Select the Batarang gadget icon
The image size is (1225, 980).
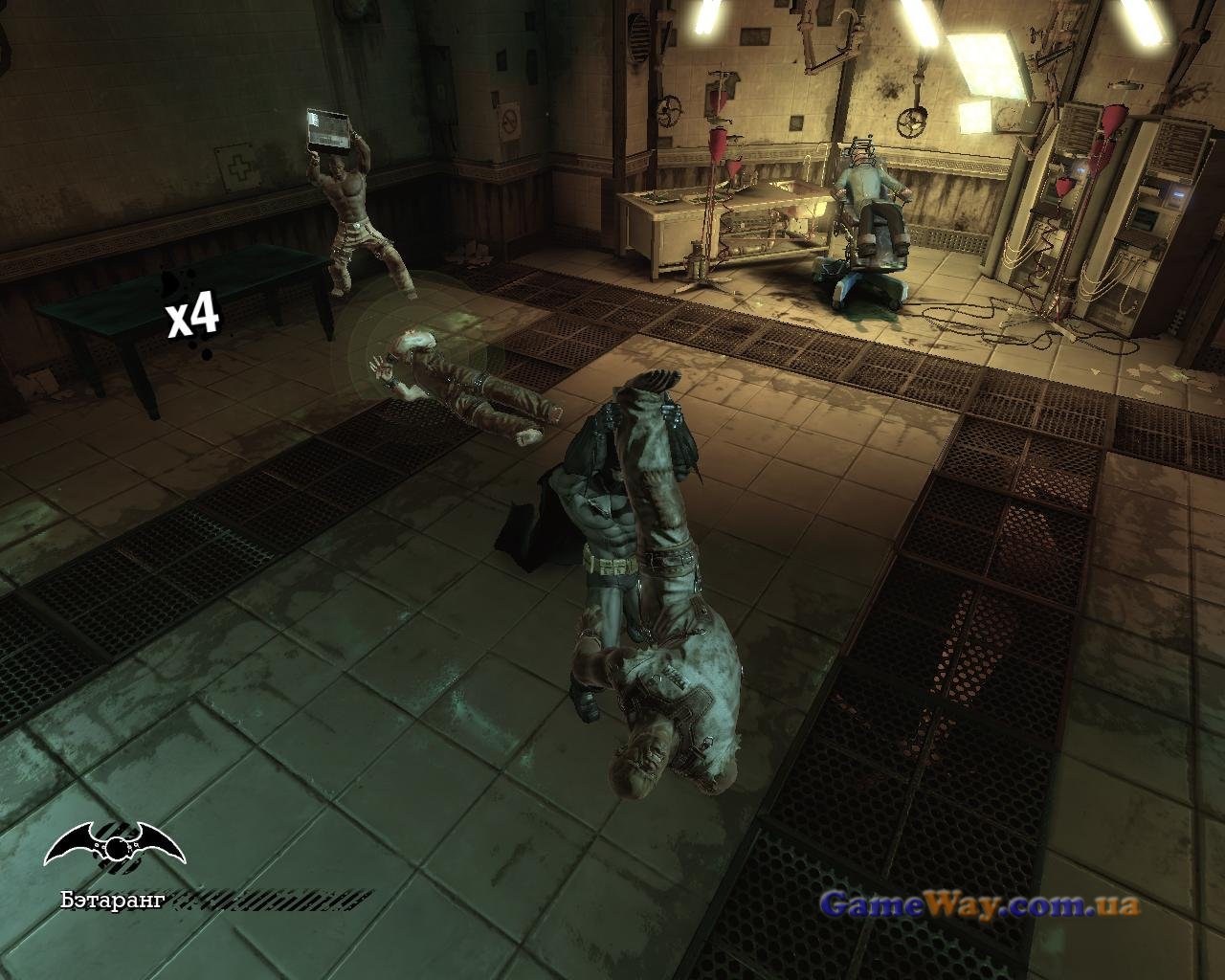(113, 845)
